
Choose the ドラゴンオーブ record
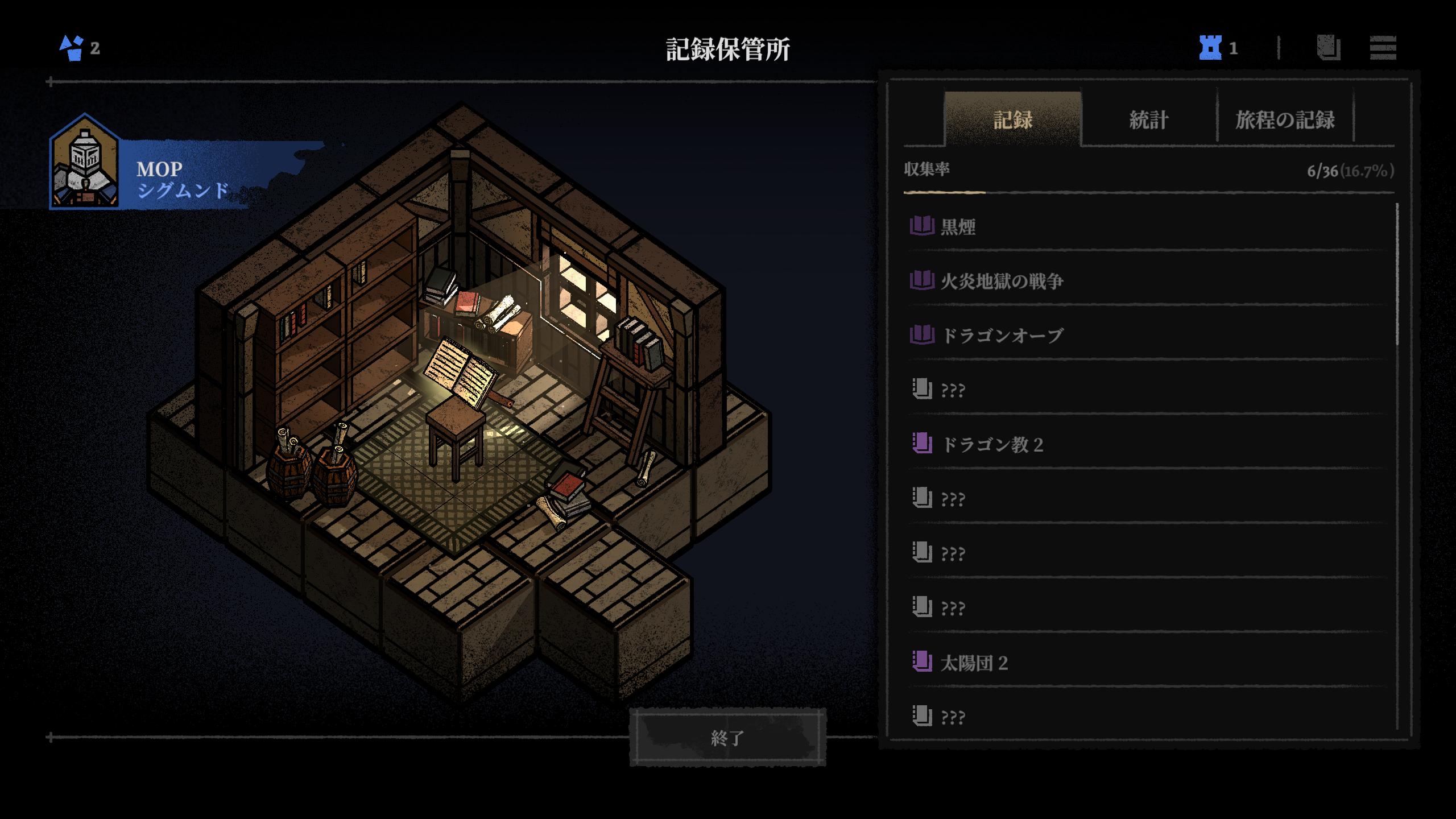(x=1001, y=336)
